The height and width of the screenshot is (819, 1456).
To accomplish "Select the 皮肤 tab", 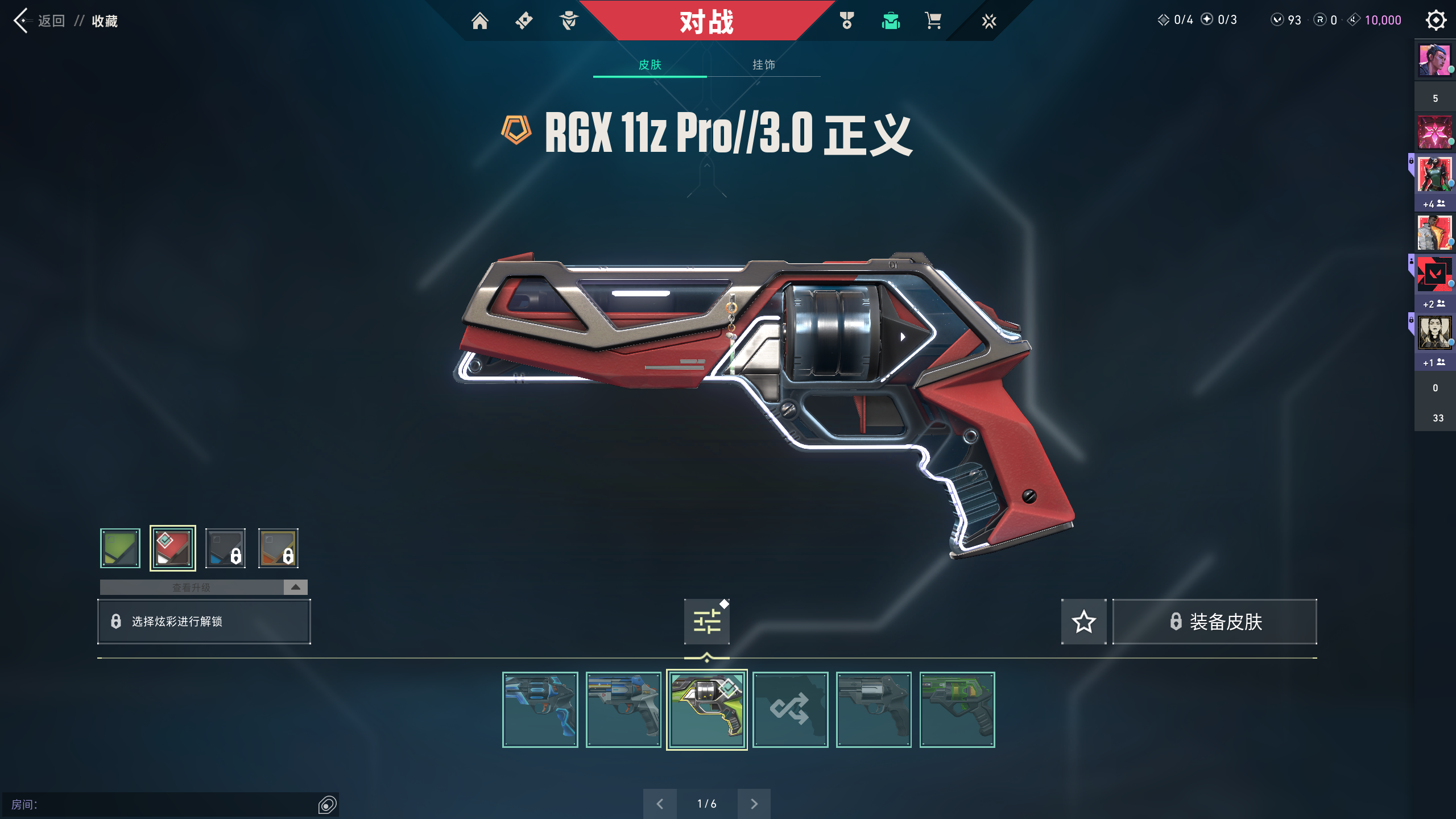I will click(650, 65).
